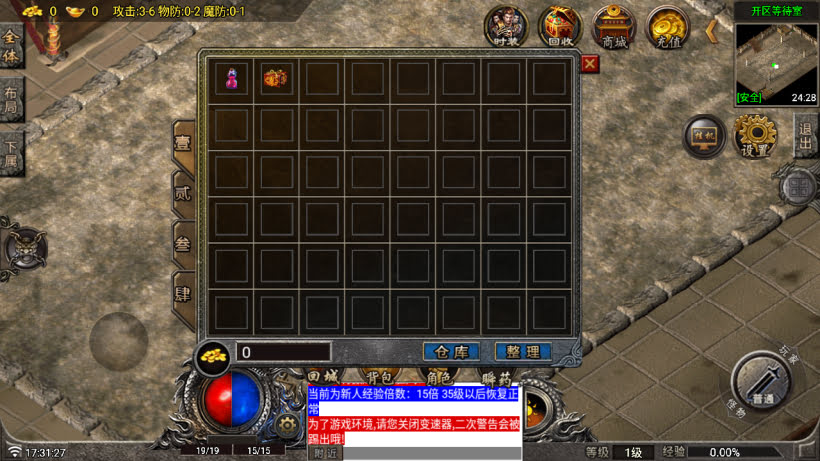Switch to bag page 肆
The width and height of the screenshot is (820, 461).
tap(183, 294)
